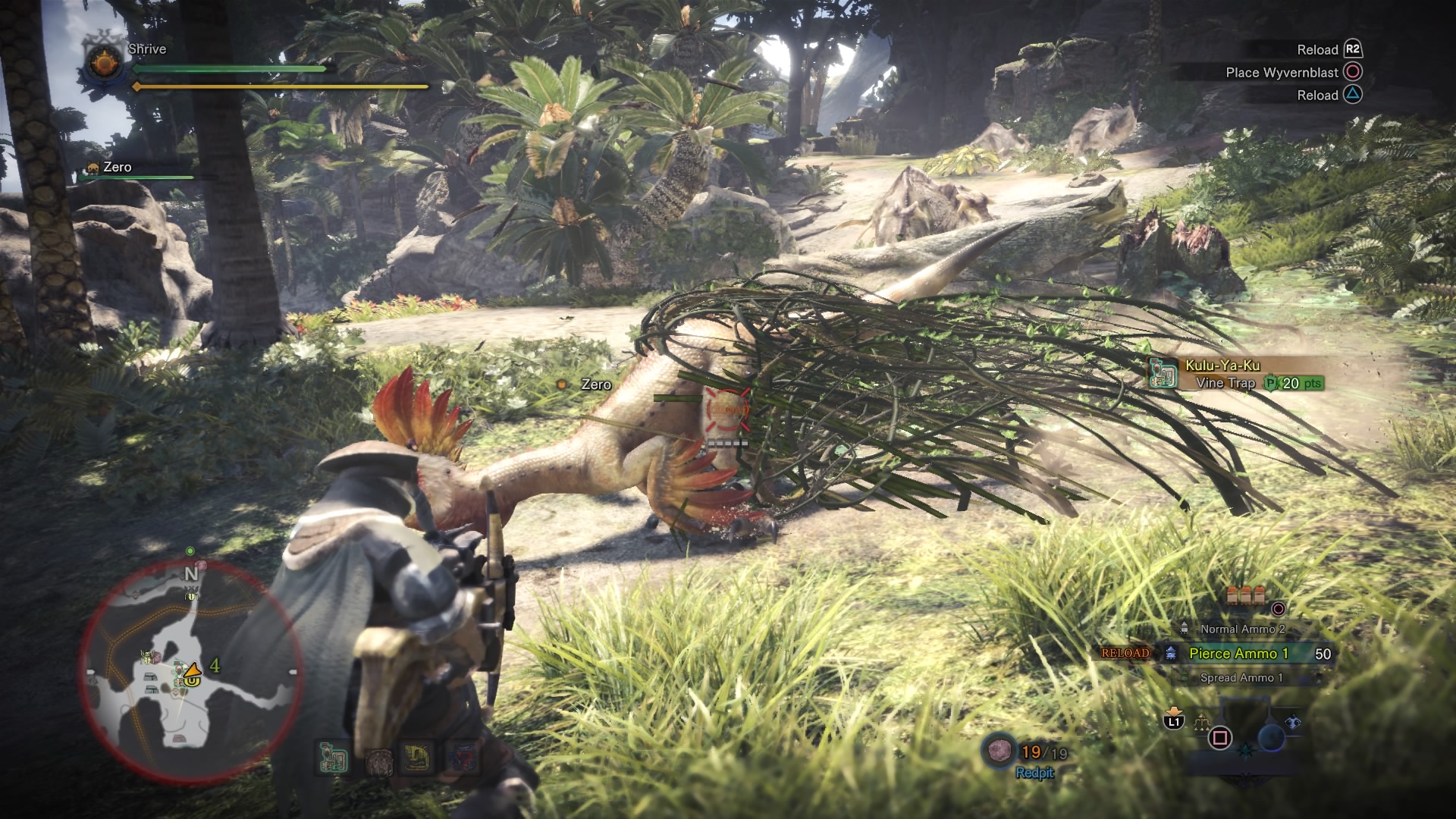Select Palico Zero's name entry
Viewport: 1456px width, 819px height.
point(116,168)
